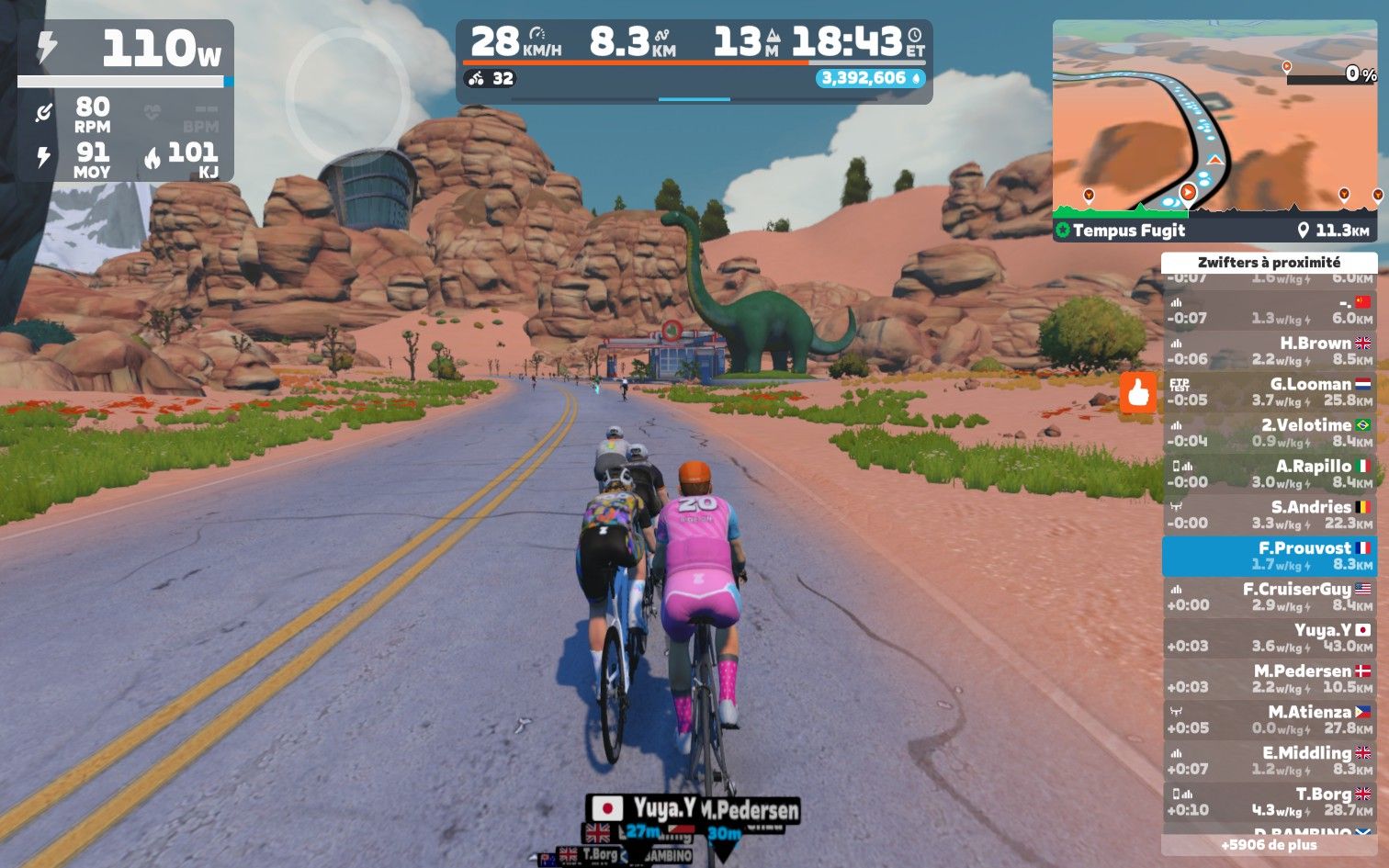Select 2.Velotime from the nearby Zwifters list

click(x=1270, y=433)
